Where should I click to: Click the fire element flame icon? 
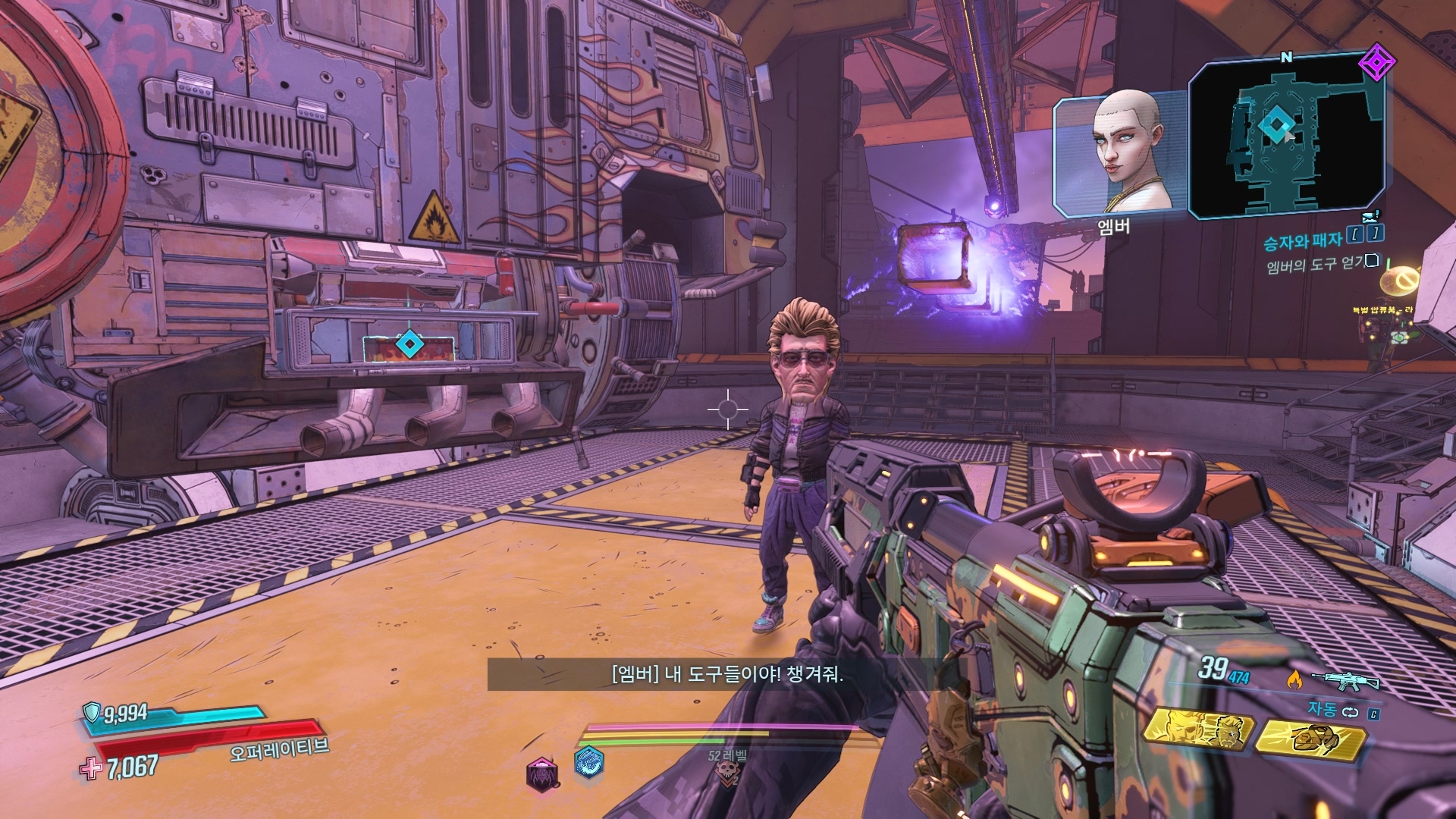(1294, 679)
